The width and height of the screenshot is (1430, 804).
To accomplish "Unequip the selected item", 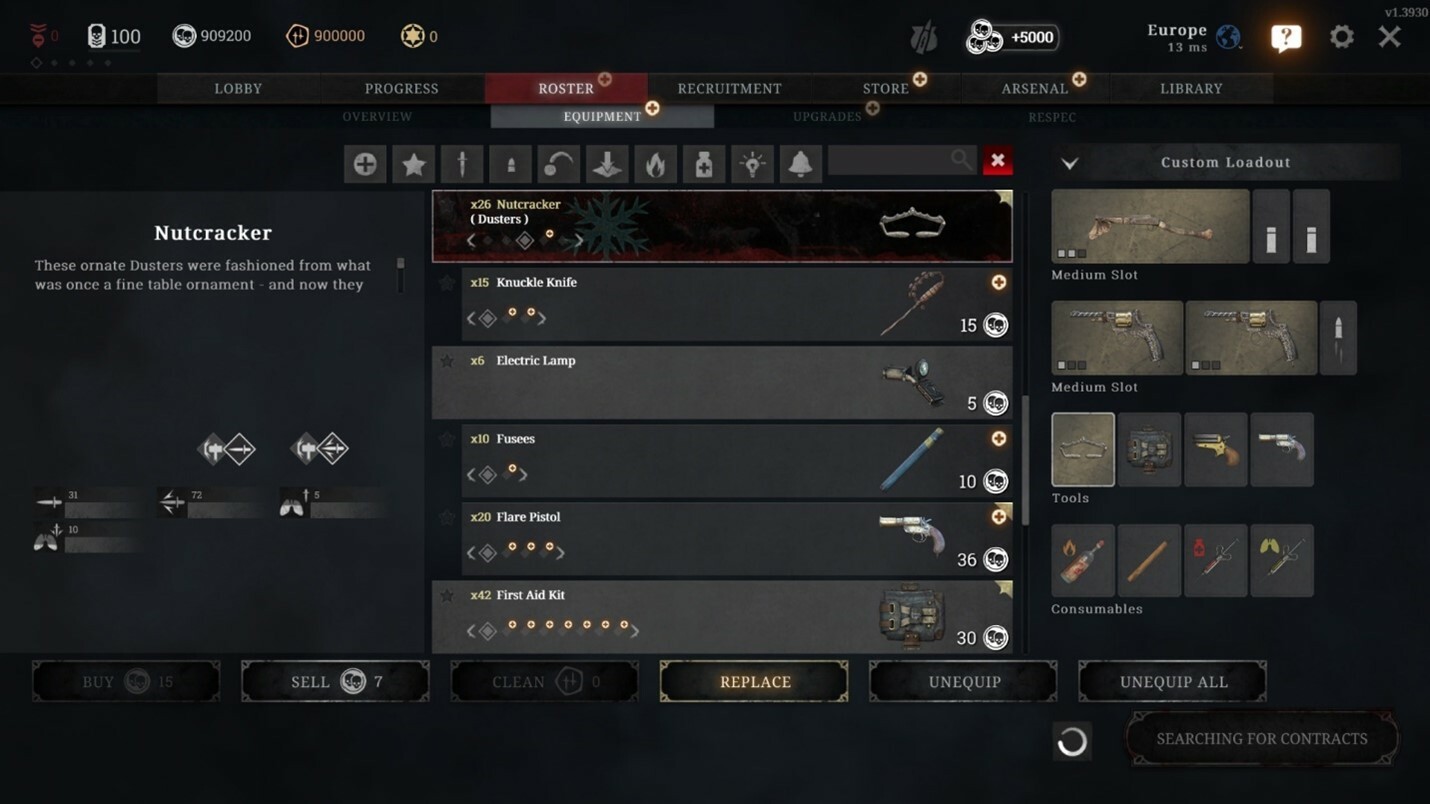I will pos(964,682).
